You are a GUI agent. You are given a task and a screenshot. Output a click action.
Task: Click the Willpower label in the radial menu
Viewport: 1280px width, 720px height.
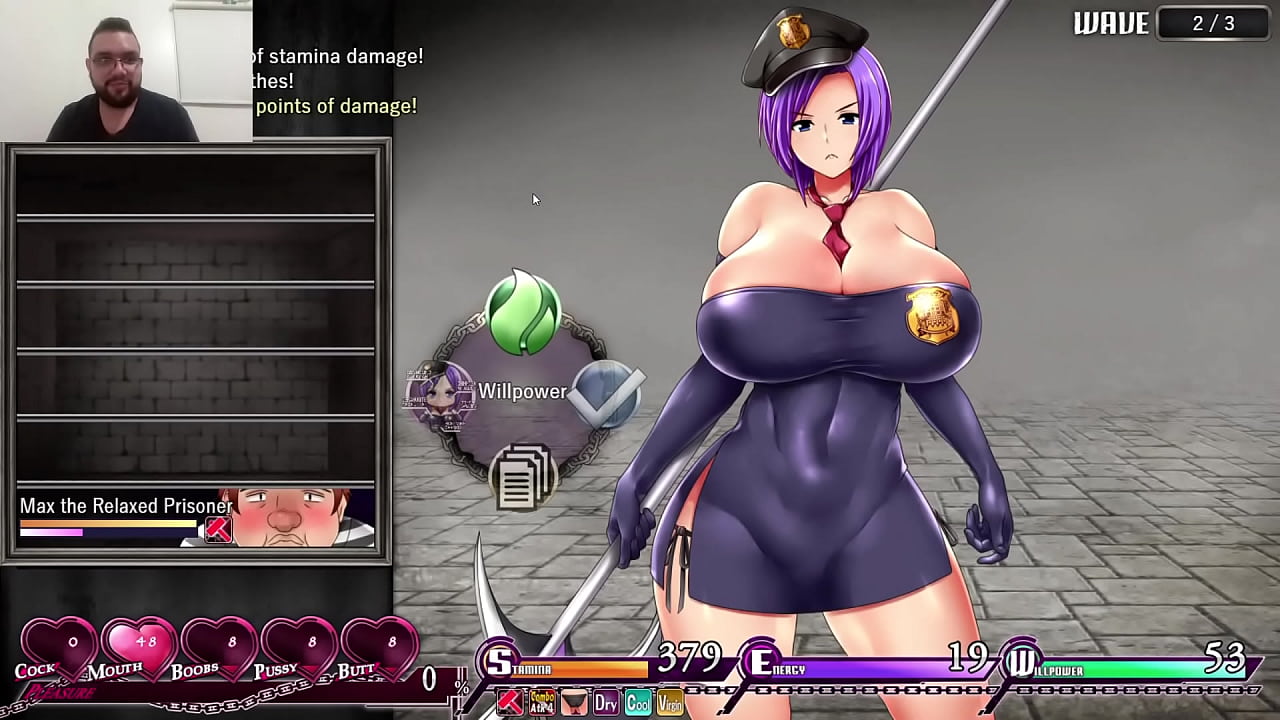coord(524,391)
